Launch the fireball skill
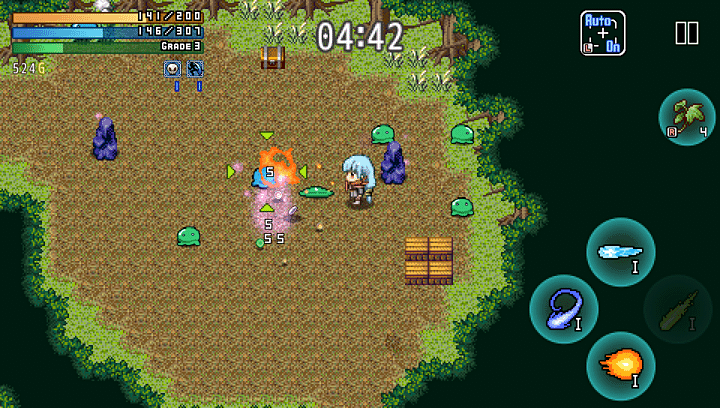Screen dimensions: 720x408 click(621, 366)
